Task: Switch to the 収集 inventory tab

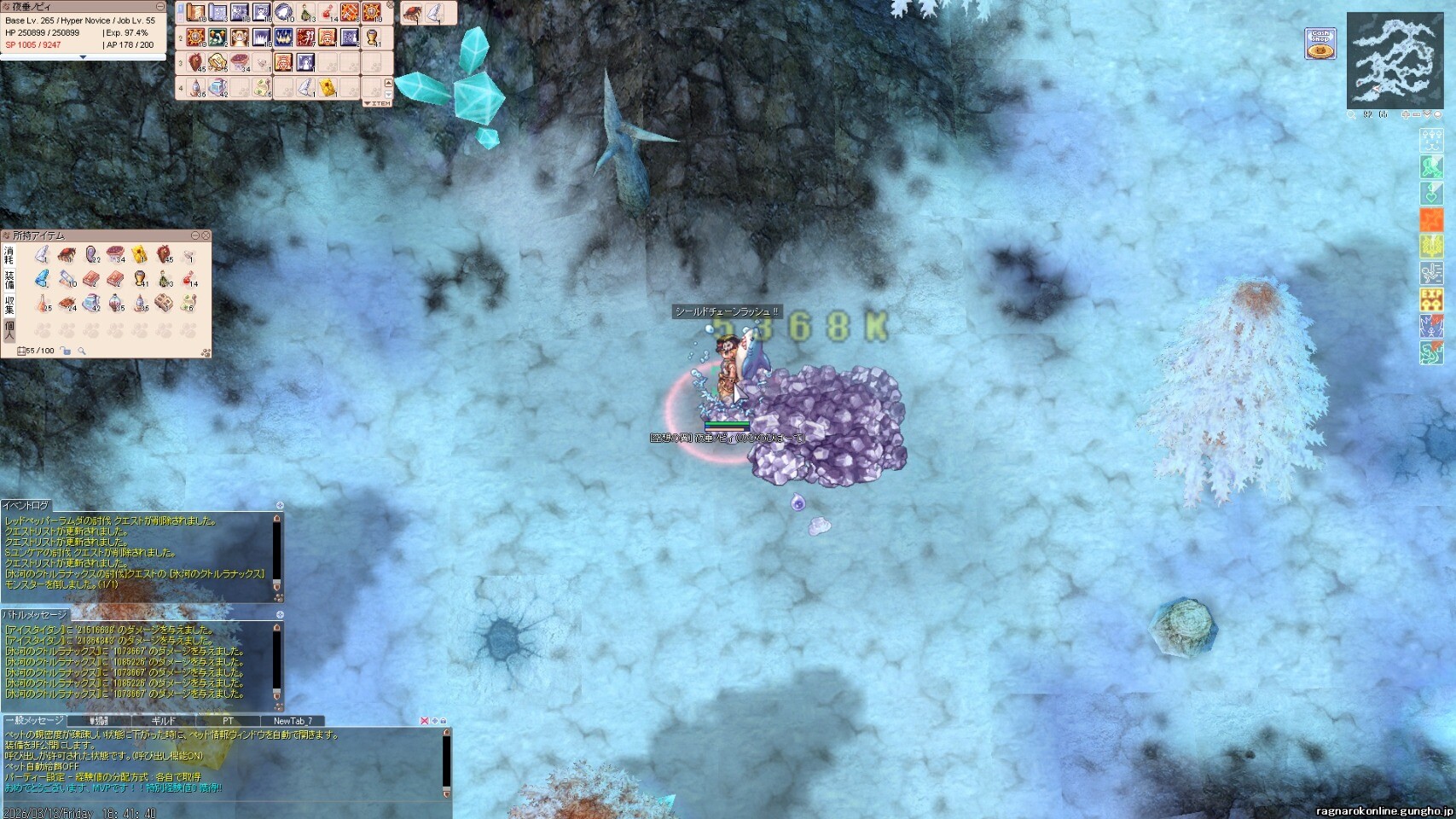Action: point(9,305)
